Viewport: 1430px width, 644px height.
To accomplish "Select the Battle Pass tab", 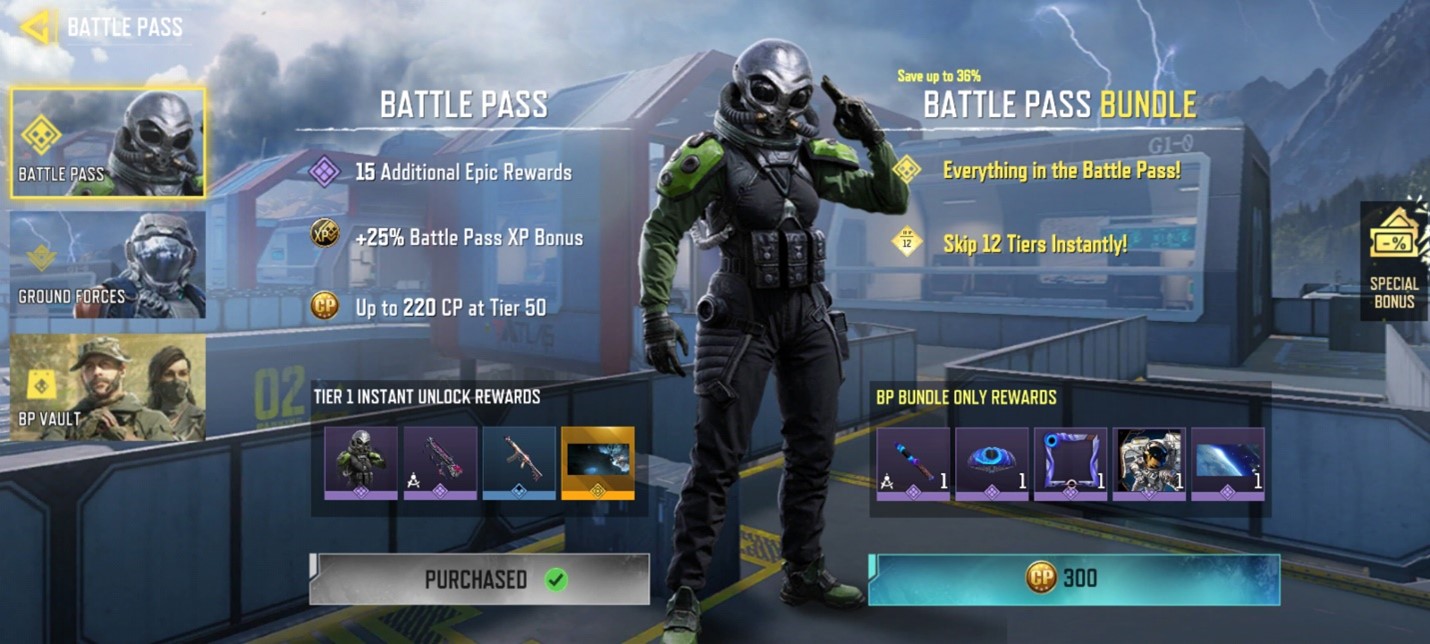I will 108,142.
